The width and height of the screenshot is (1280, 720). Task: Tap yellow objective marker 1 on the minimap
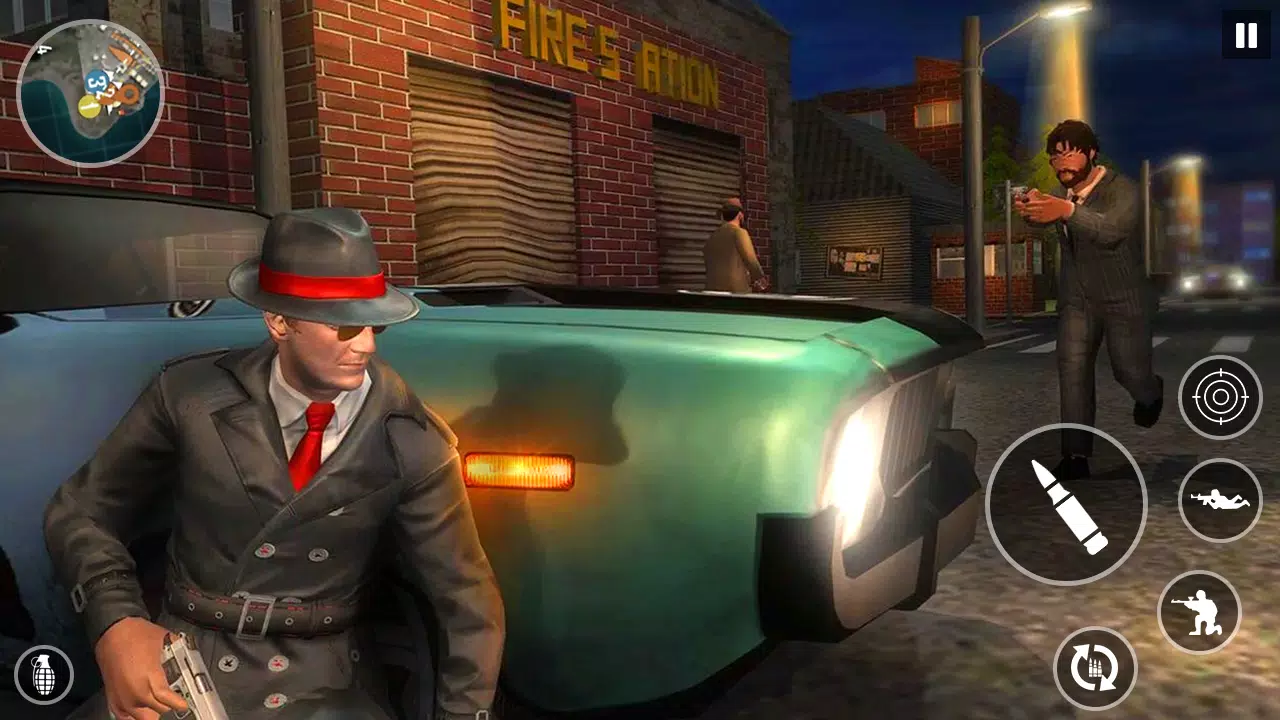89,107
